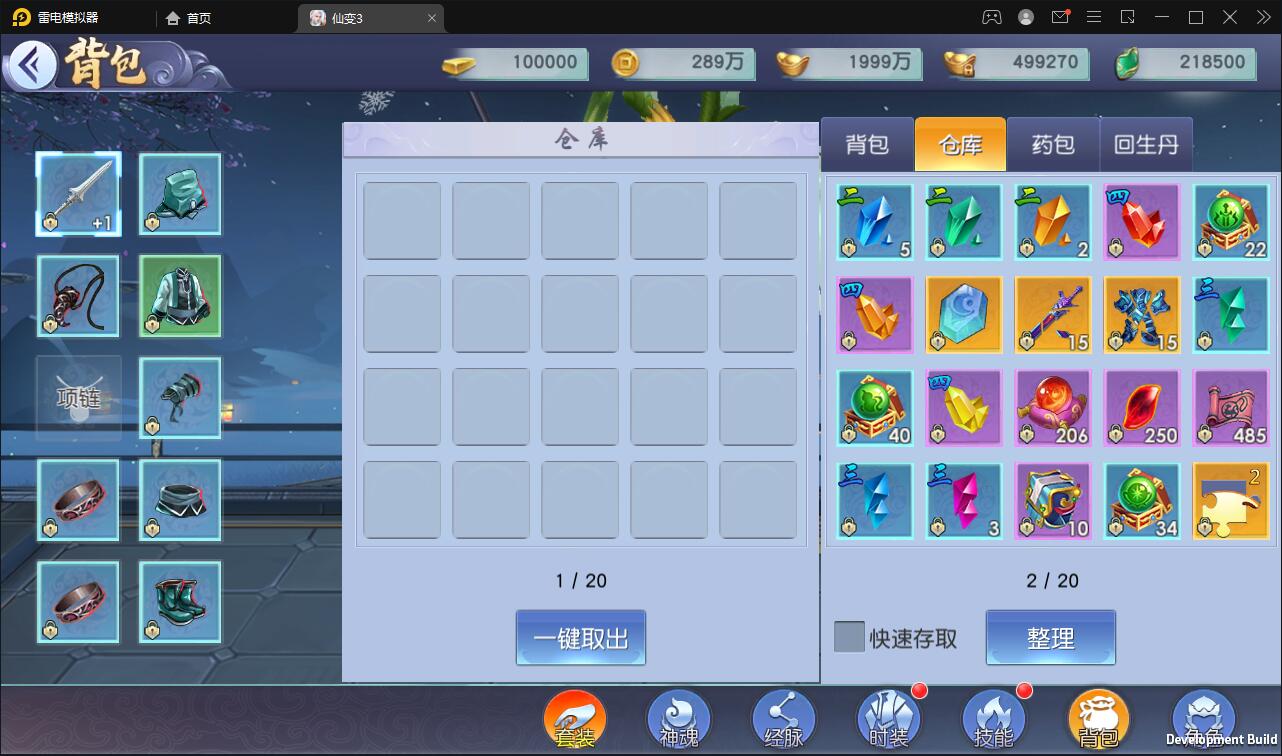The height and width of the screenshot is (756, 1282).
Task: Open the 背包 inventory tab
Action: (866, 144)
